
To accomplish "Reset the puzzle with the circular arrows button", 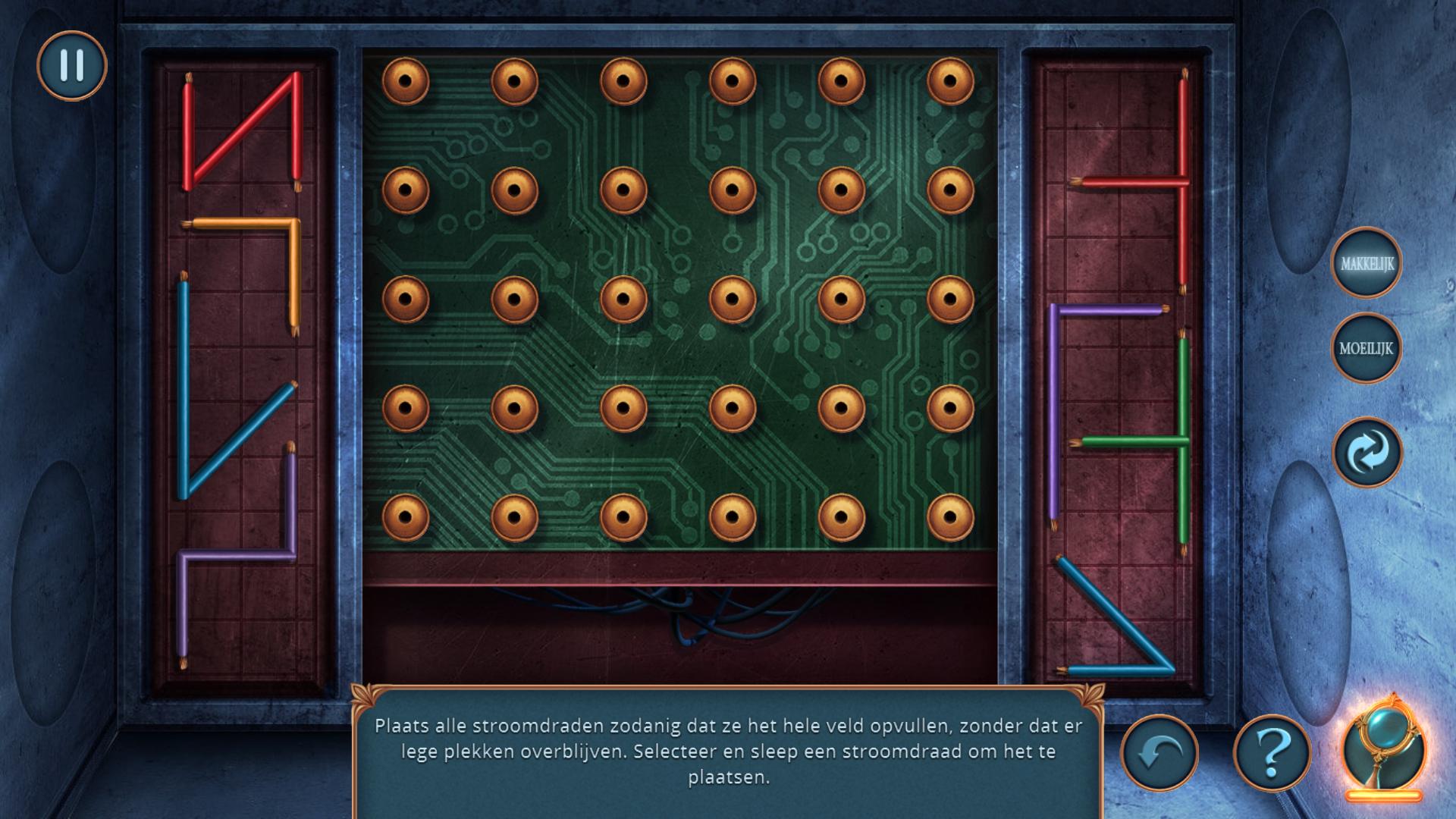I will [x=1367, y=453].
